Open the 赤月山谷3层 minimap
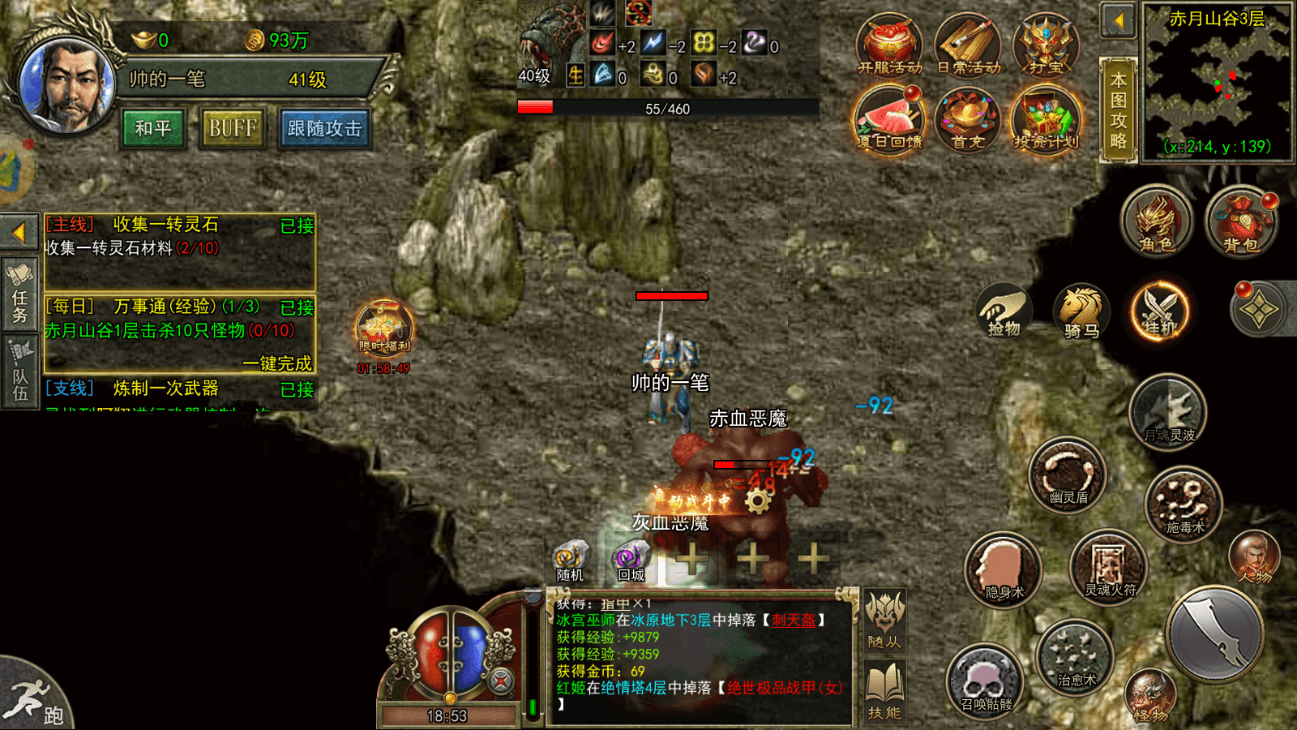 coord(1217,82)
